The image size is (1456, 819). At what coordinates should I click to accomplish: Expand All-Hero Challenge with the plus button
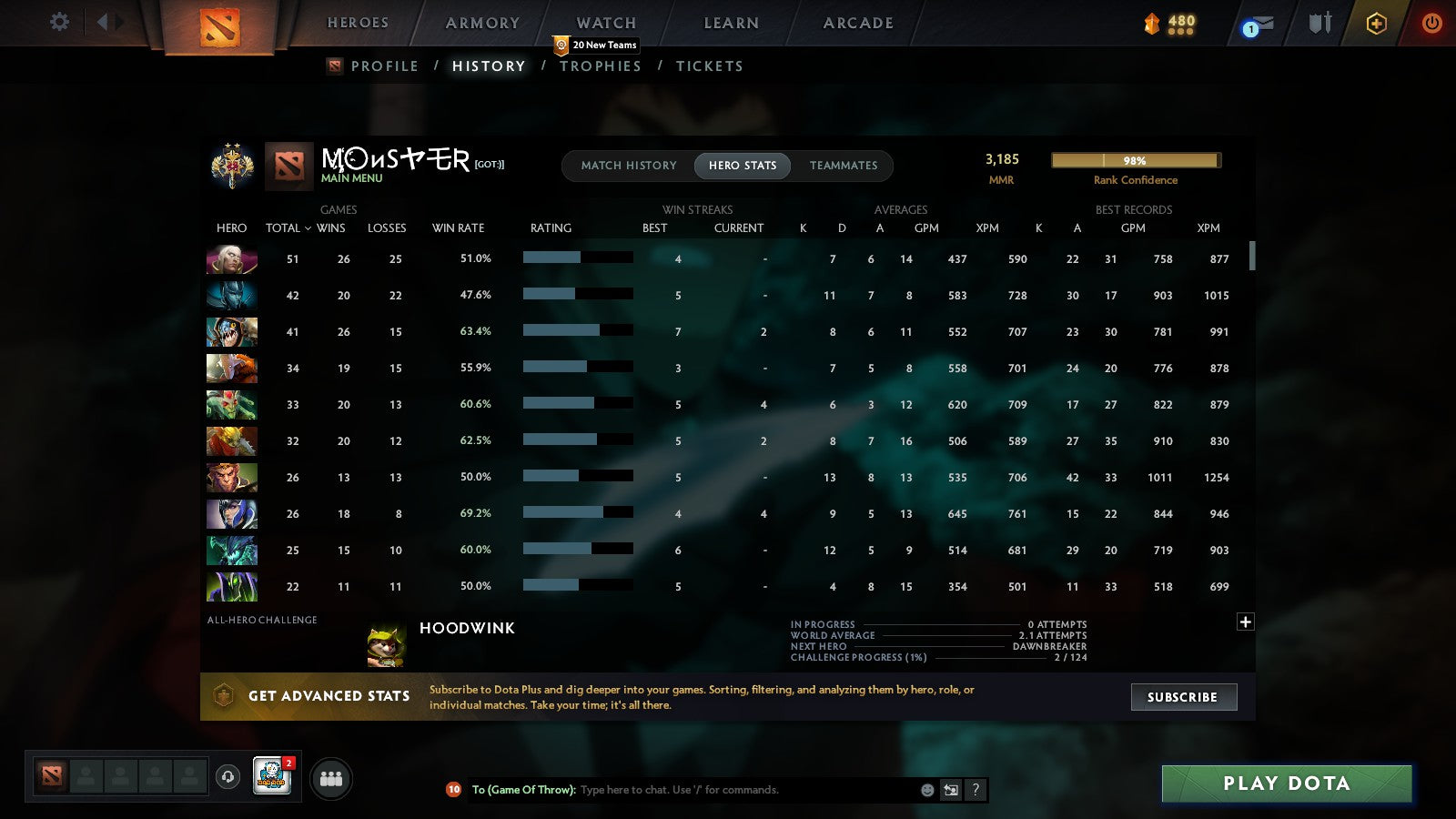click(1245, 622)
